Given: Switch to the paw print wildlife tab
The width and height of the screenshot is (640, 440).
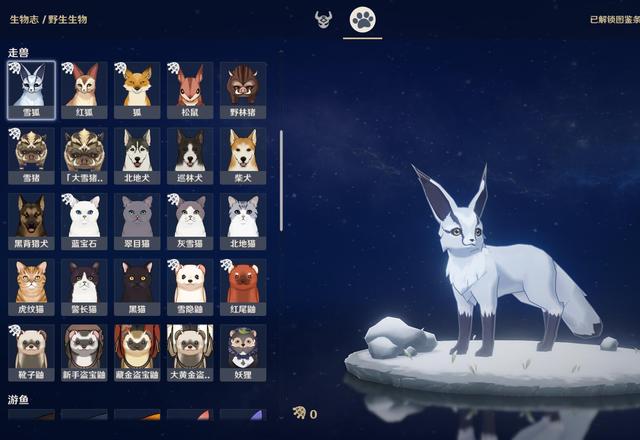Looking at the screenshot, I should click(362, 19).
